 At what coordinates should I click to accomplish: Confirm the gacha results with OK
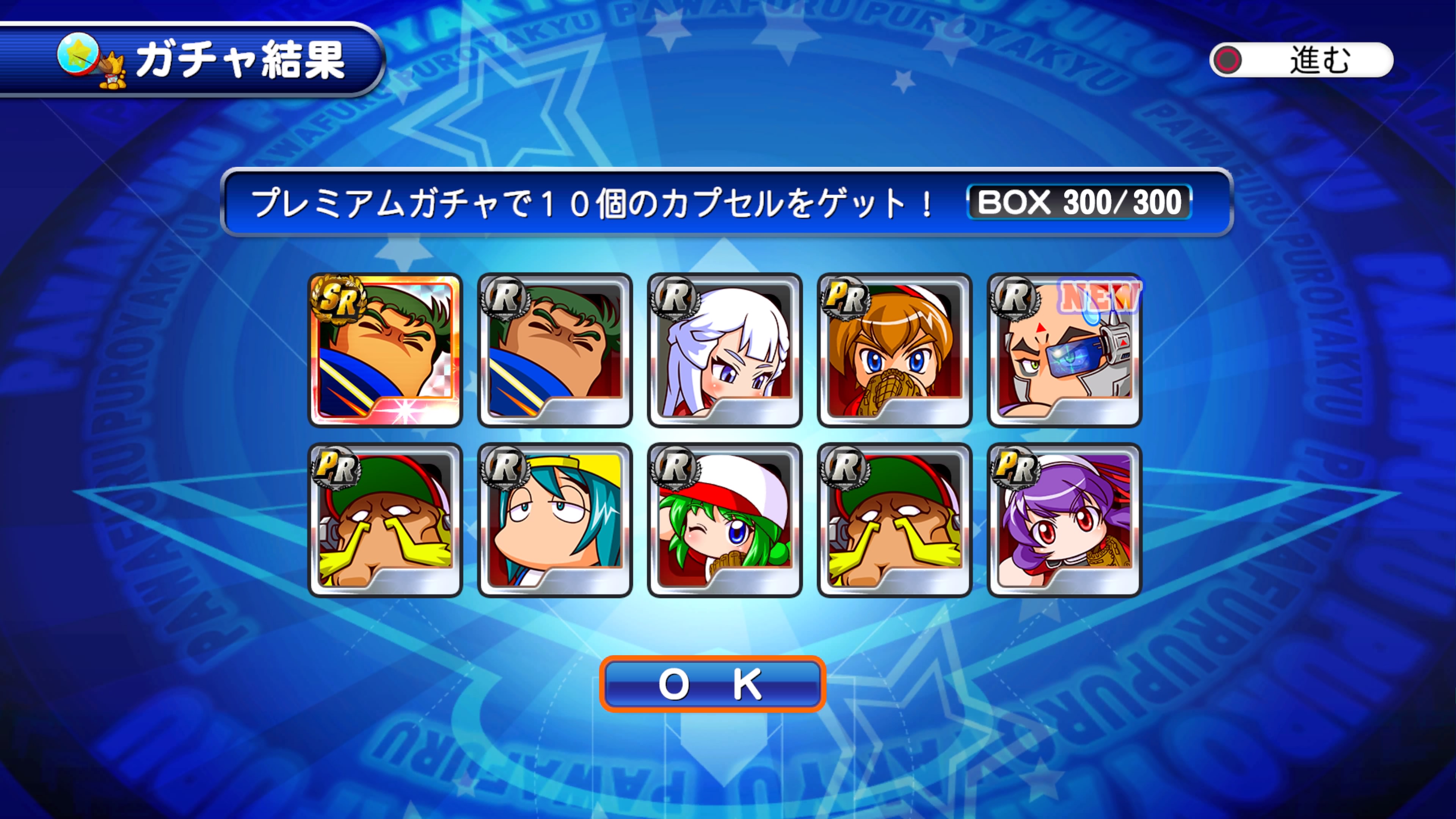pyautogui.click(x=712, y=684)
